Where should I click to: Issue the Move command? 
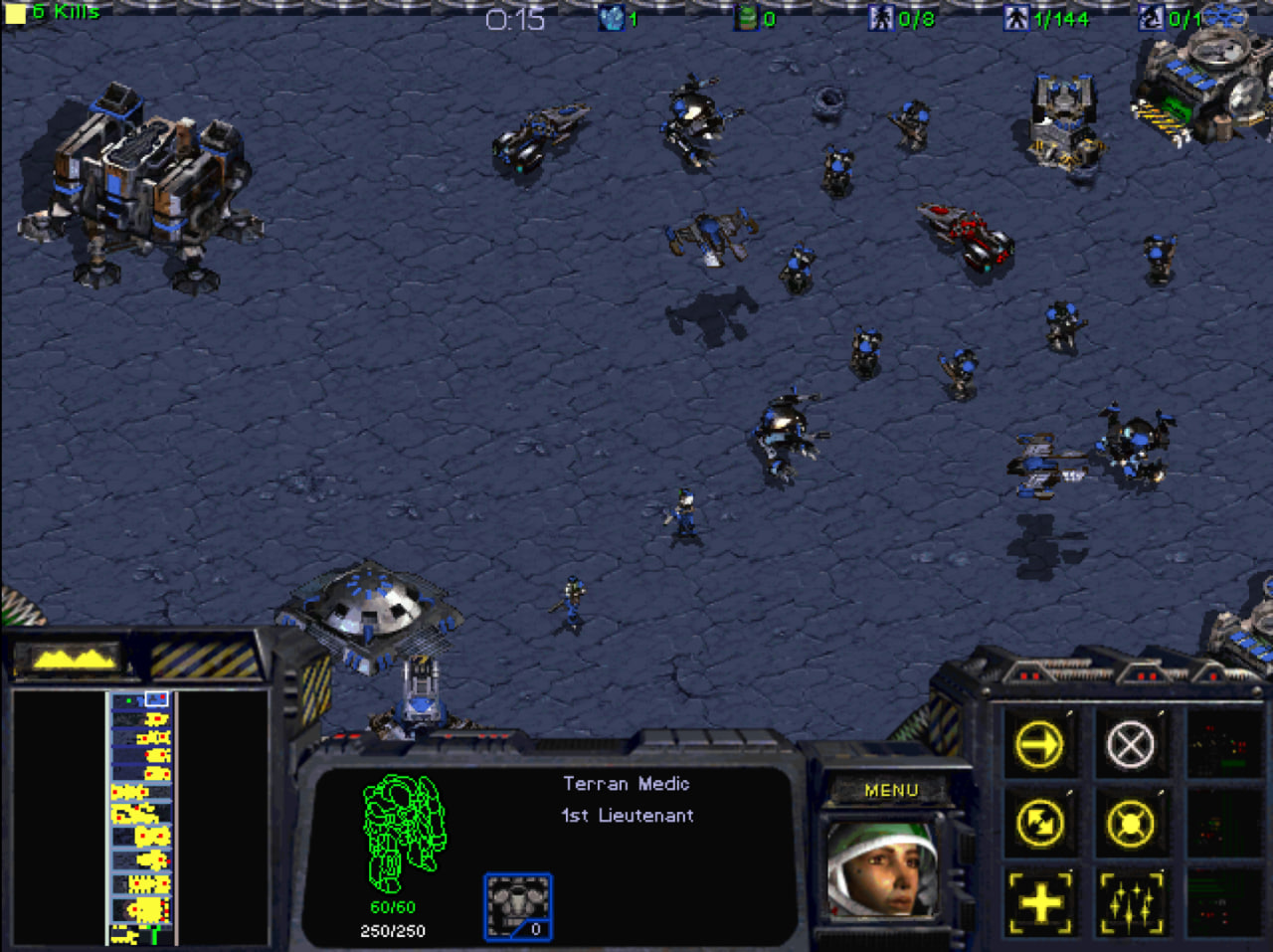coord(1040,744)
